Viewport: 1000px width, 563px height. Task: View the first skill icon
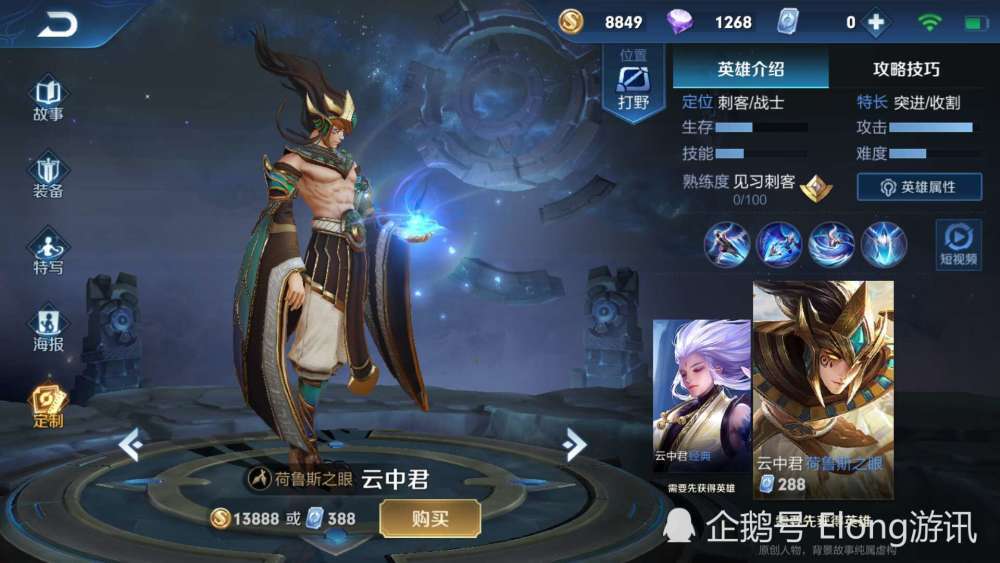pyautogui.click(x=726, y=243)
